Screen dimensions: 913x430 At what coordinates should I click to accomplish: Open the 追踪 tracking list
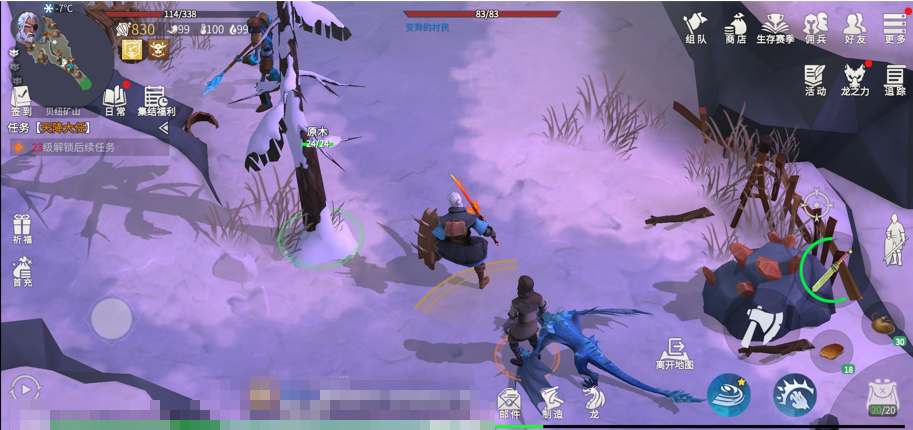point(895,79)
